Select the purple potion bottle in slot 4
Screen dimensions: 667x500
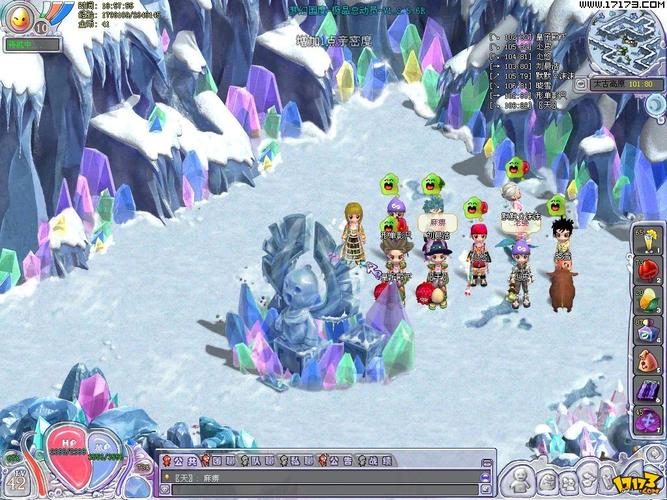(x=647, y=330)
